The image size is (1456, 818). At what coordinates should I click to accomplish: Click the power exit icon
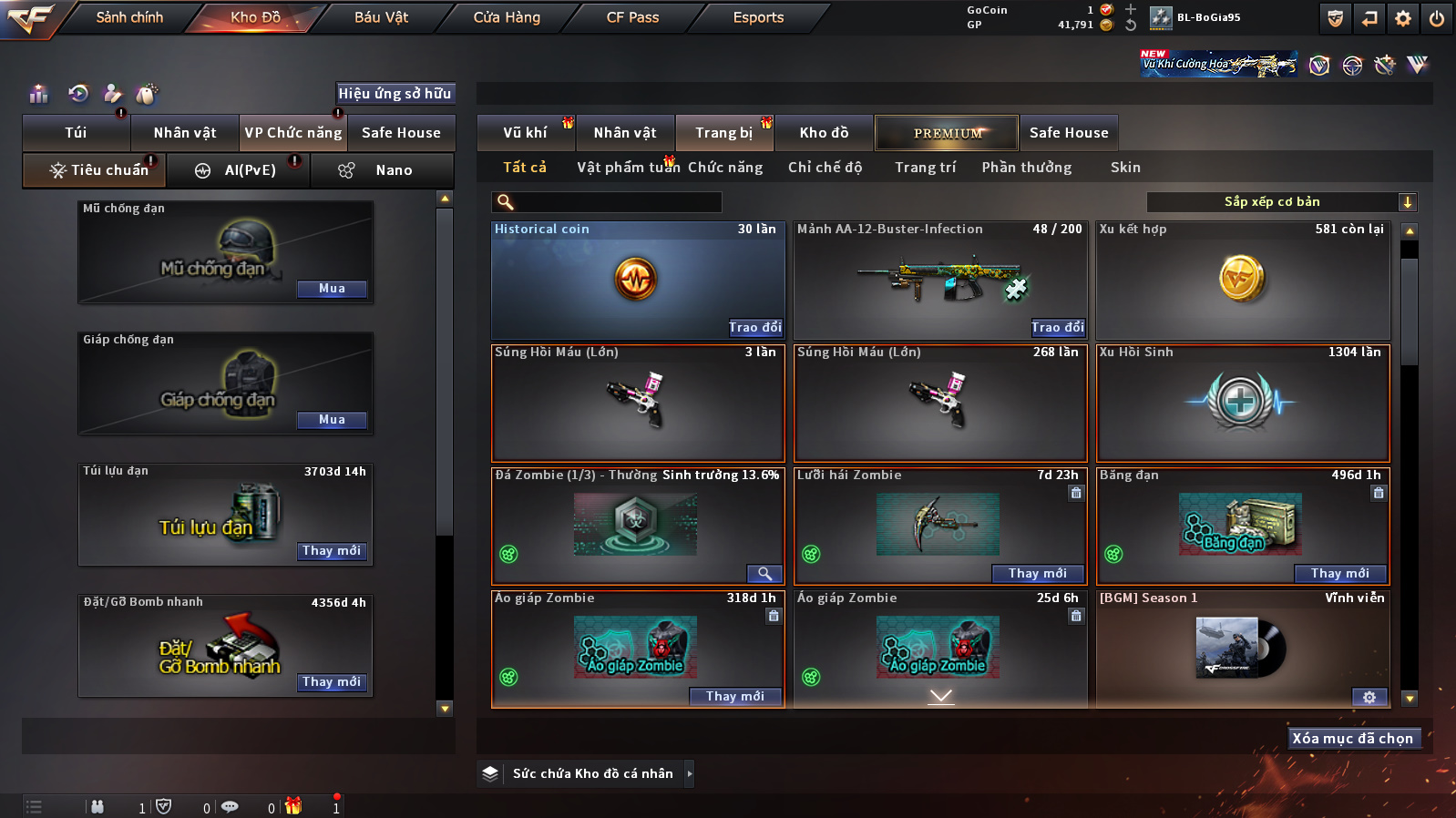pos(1437,18)
